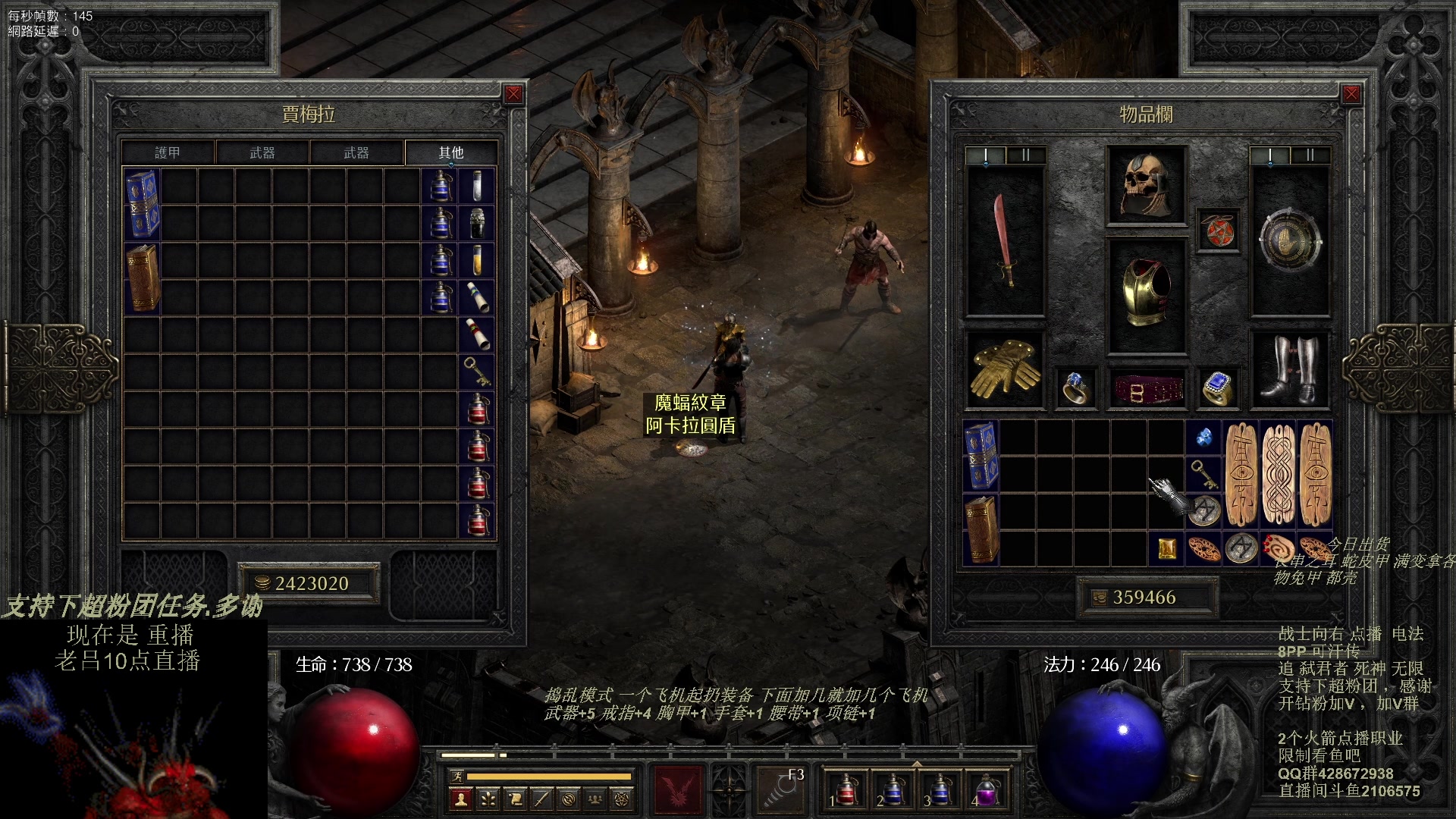
Task: Pick the blue gem in inventory
Action: tap(1203, 438)
